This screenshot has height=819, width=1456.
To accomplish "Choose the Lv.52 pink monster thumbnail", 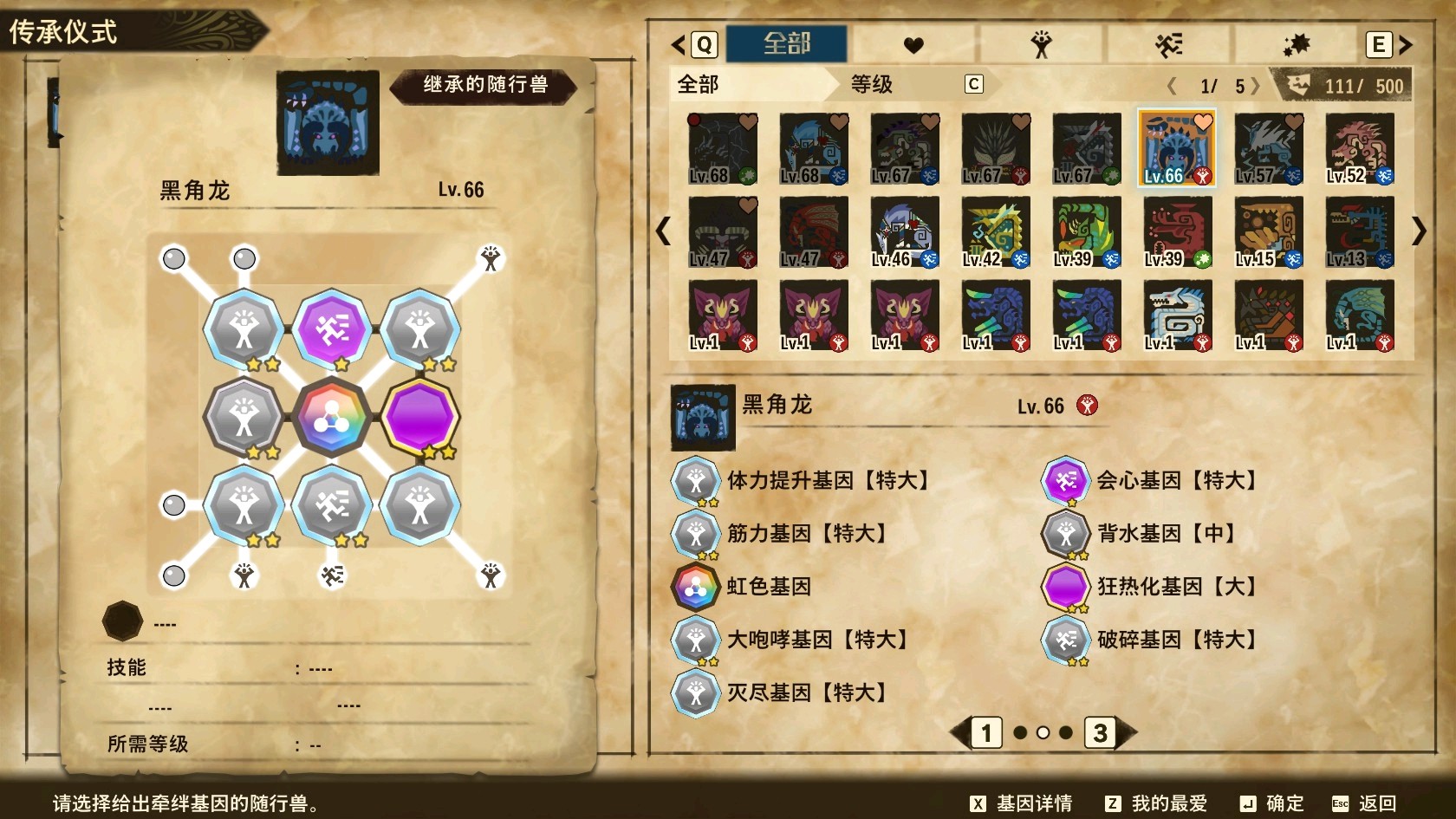I will 1359,148.
